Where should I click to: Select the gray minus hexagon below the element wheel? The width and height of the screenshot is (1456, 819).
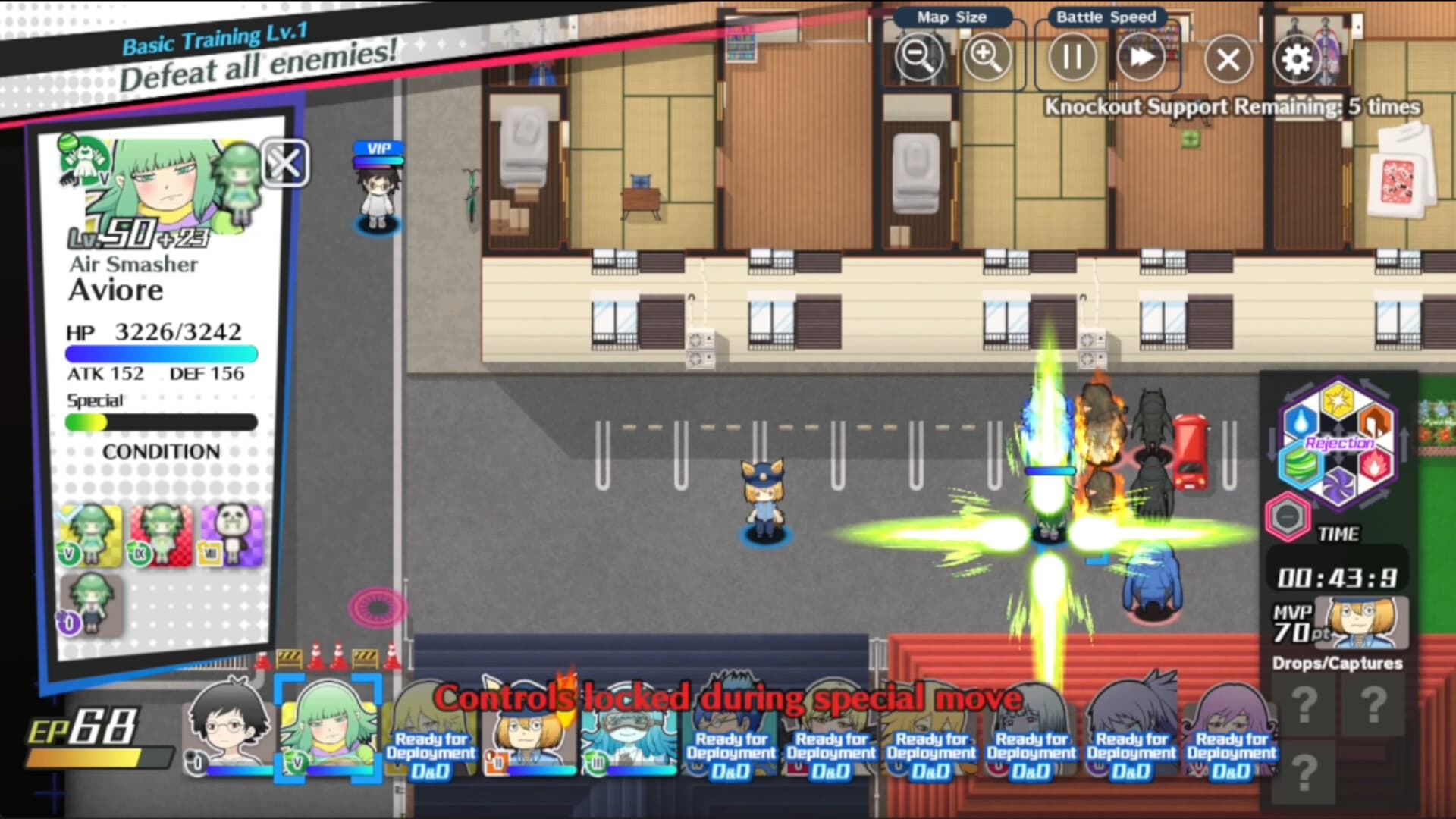(x=1288, y=516)
